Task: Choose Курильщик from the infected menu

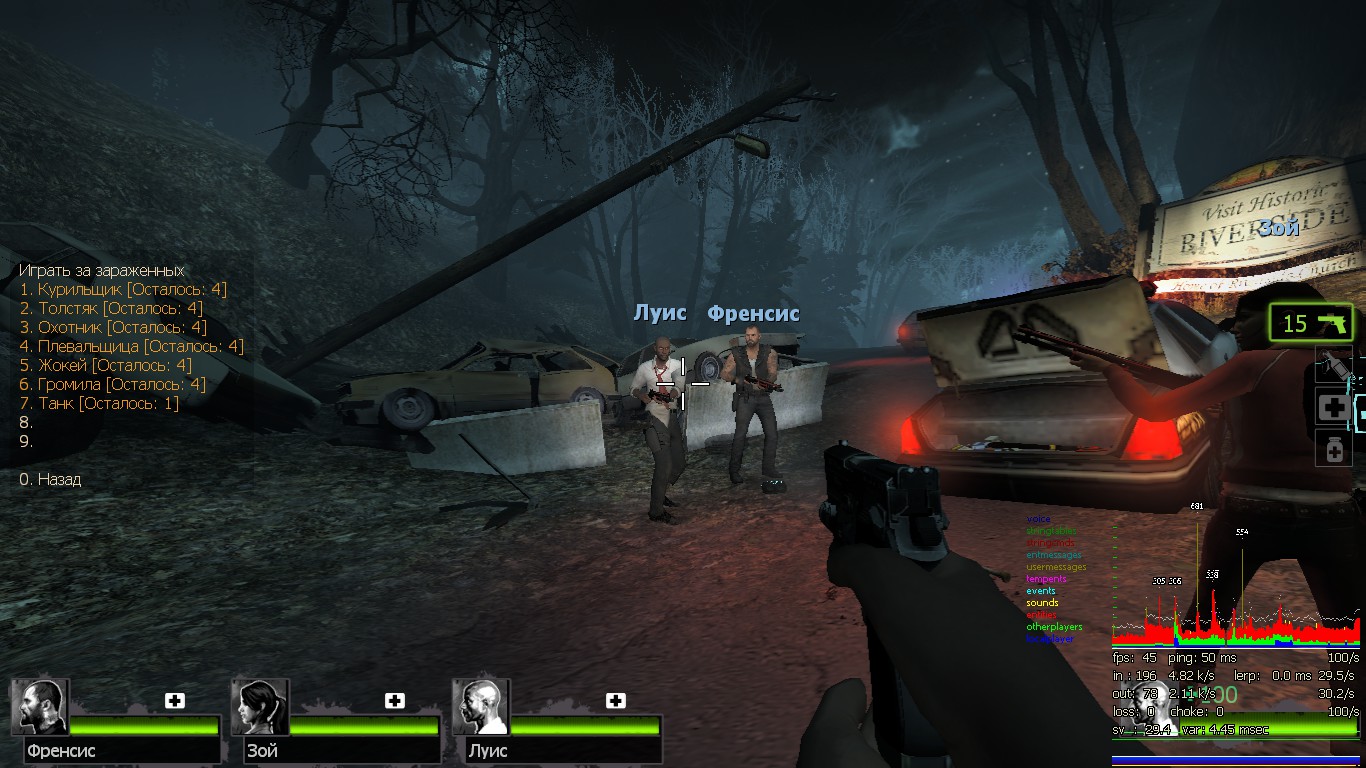Action: coord(122,289)
